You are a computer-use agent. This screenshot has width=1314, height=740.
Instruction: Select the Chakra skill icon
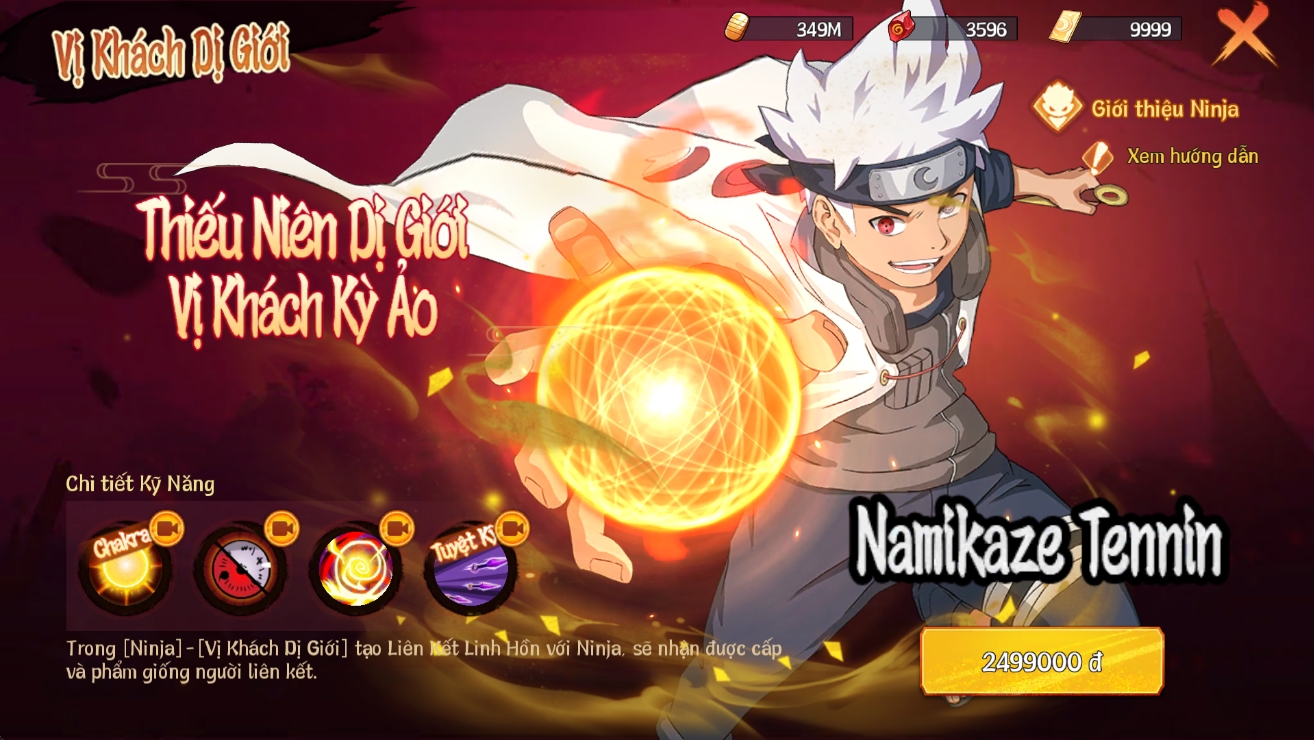[124, 568]
